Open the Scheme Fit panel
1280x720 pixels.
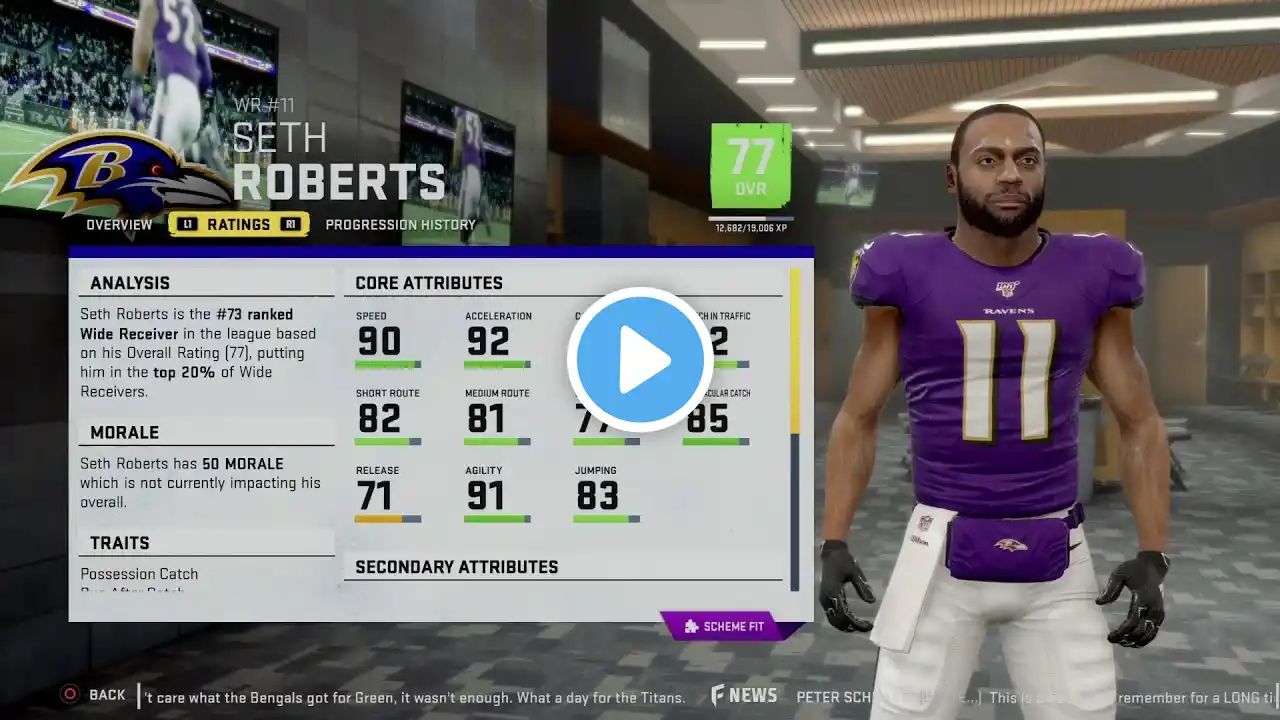(731, 627)
